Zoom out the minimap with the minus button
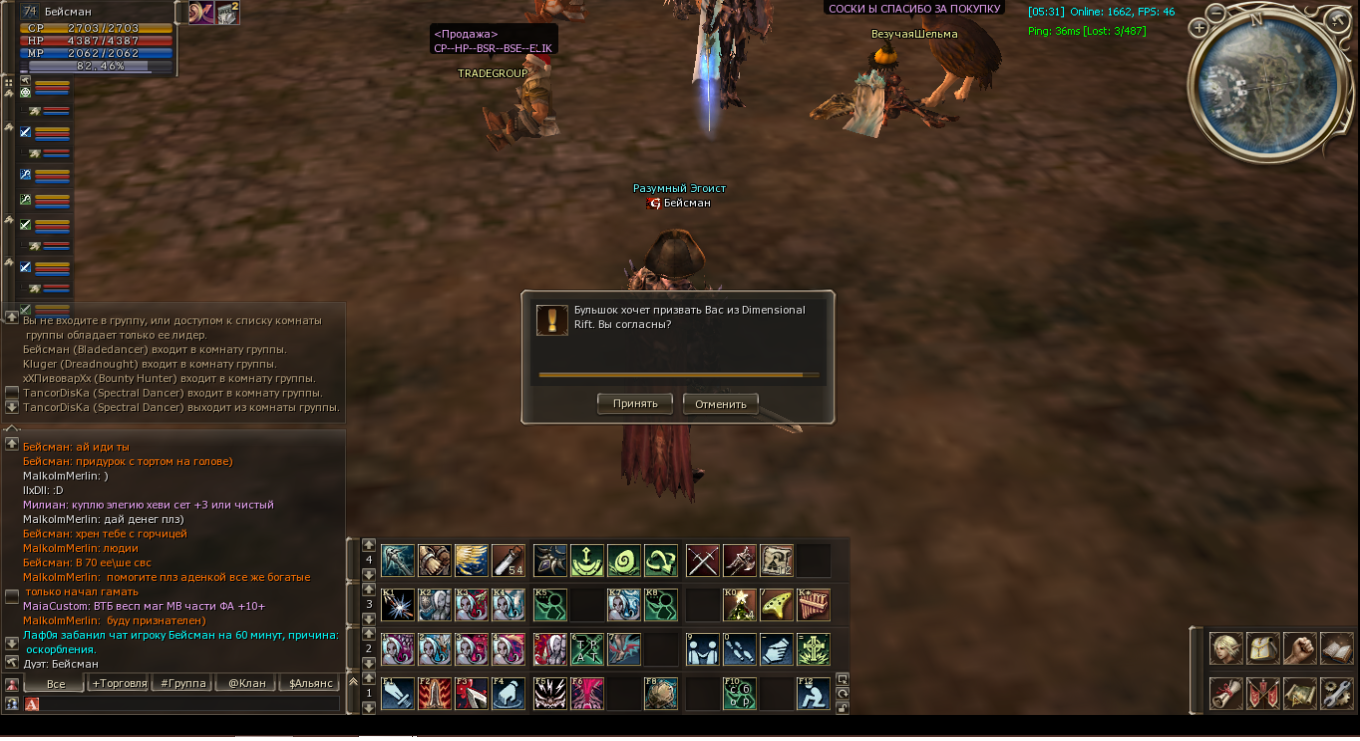The height and width of the screenshot is (741, 1360). (x=1215, y=13)
